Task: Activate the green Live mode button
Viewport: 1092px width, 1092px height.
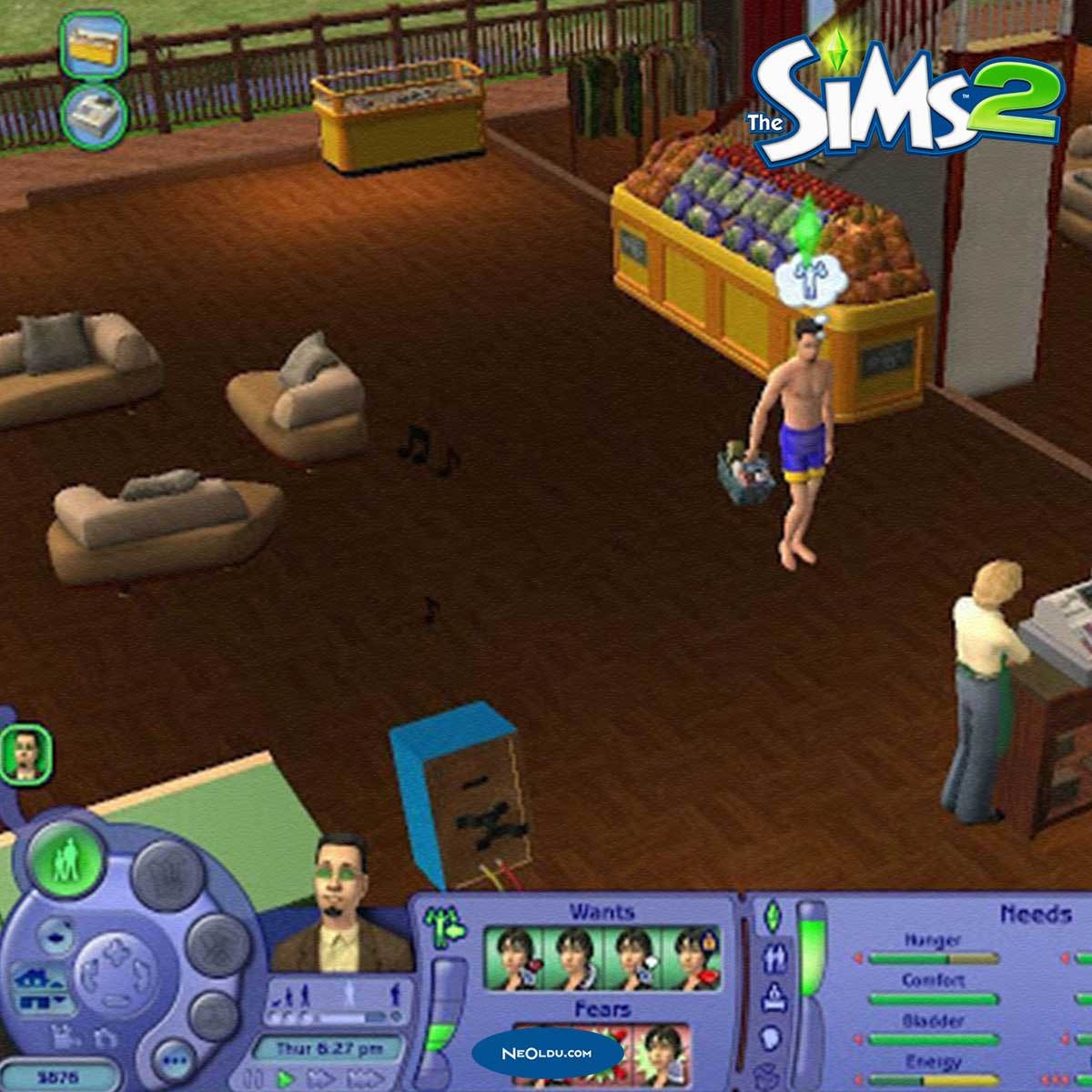Action: point(66,859)
